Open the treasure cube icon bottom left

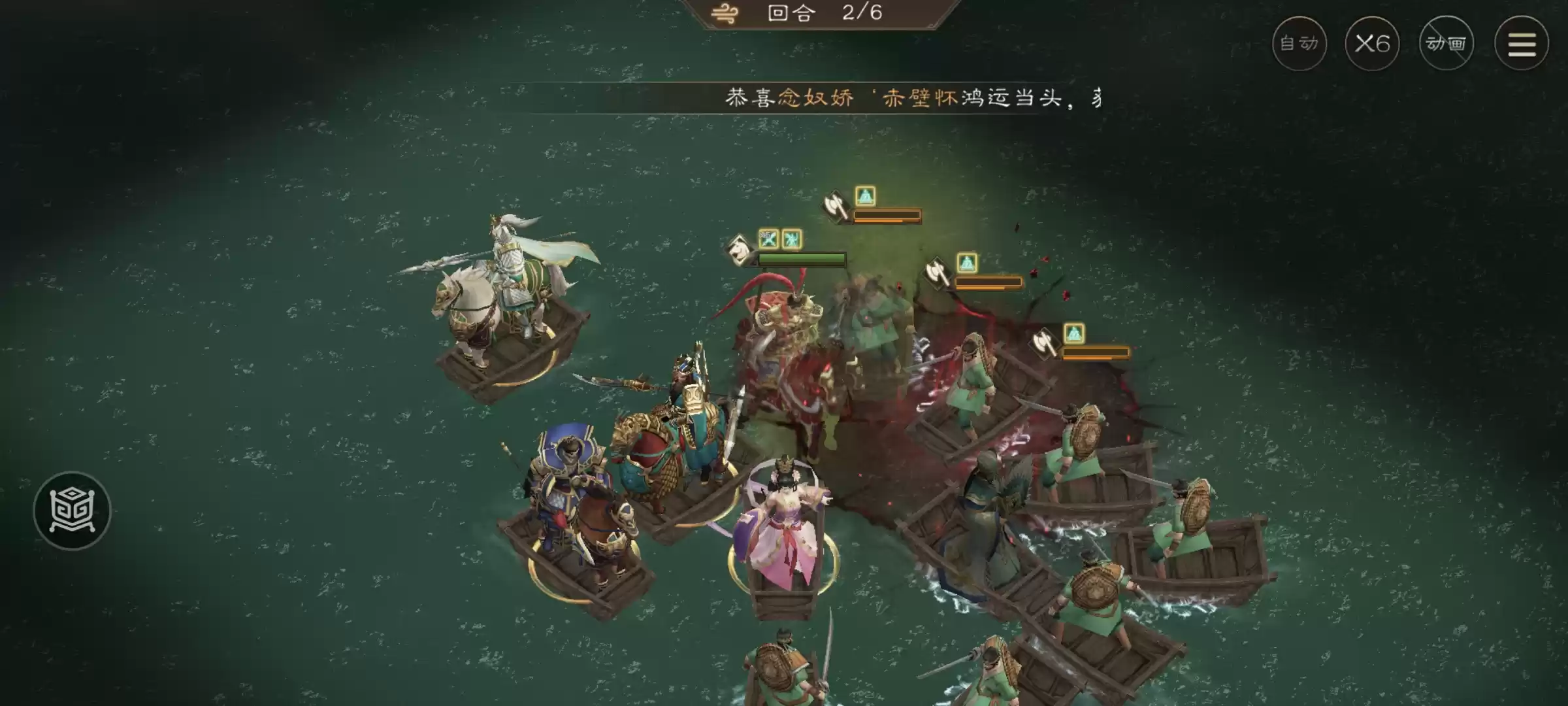[74, 509]
